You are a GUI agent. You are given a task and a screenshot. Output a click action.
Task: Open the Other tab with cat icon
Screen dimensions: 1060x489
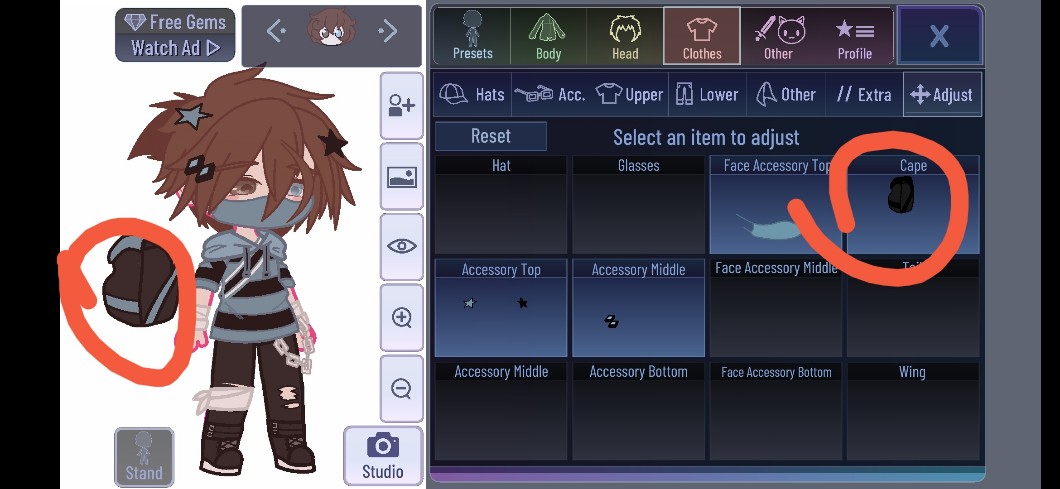click(778, 36)
